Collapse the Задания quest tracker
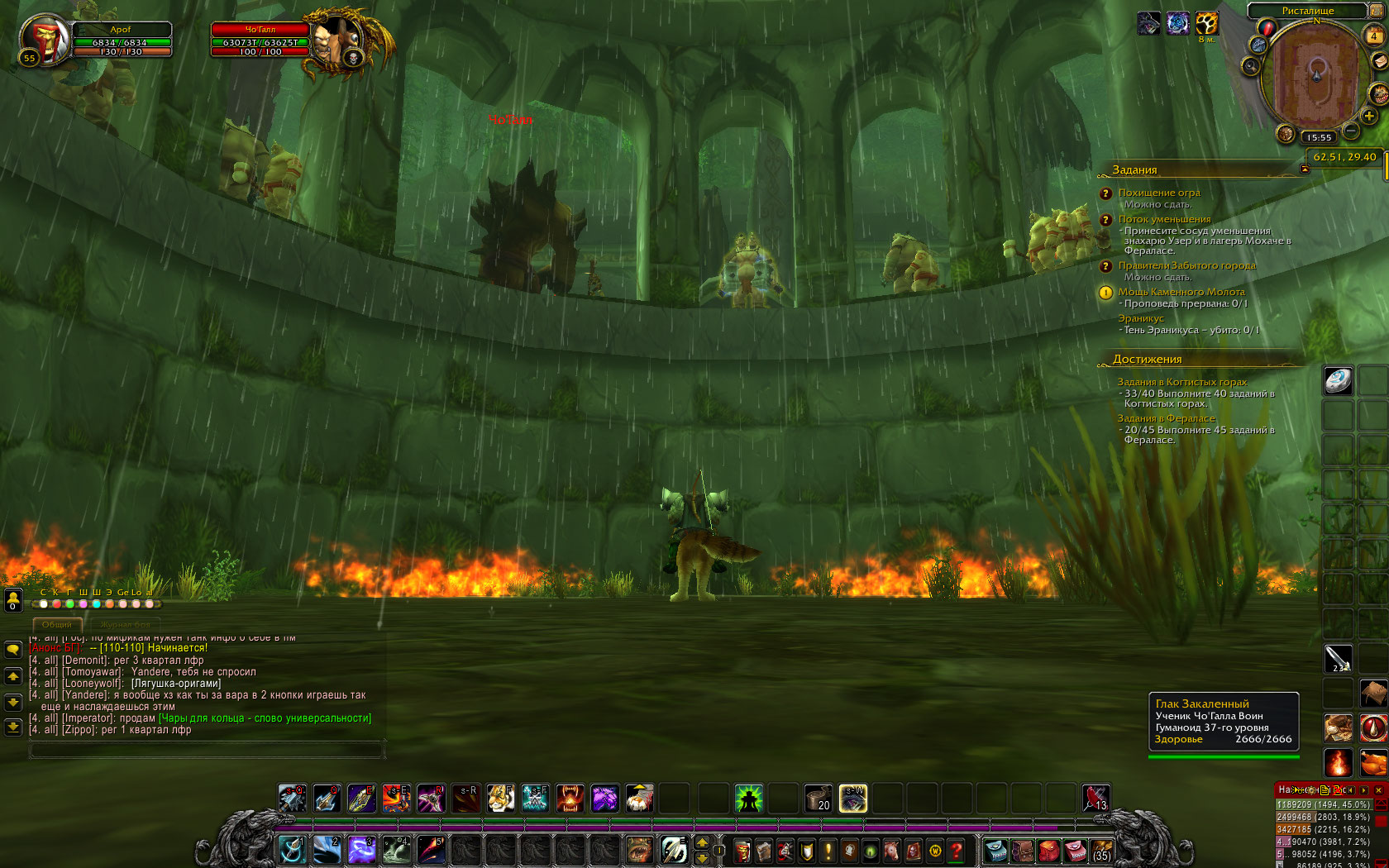This screenshot has width=1389, height=868. tap(1305, 169)
